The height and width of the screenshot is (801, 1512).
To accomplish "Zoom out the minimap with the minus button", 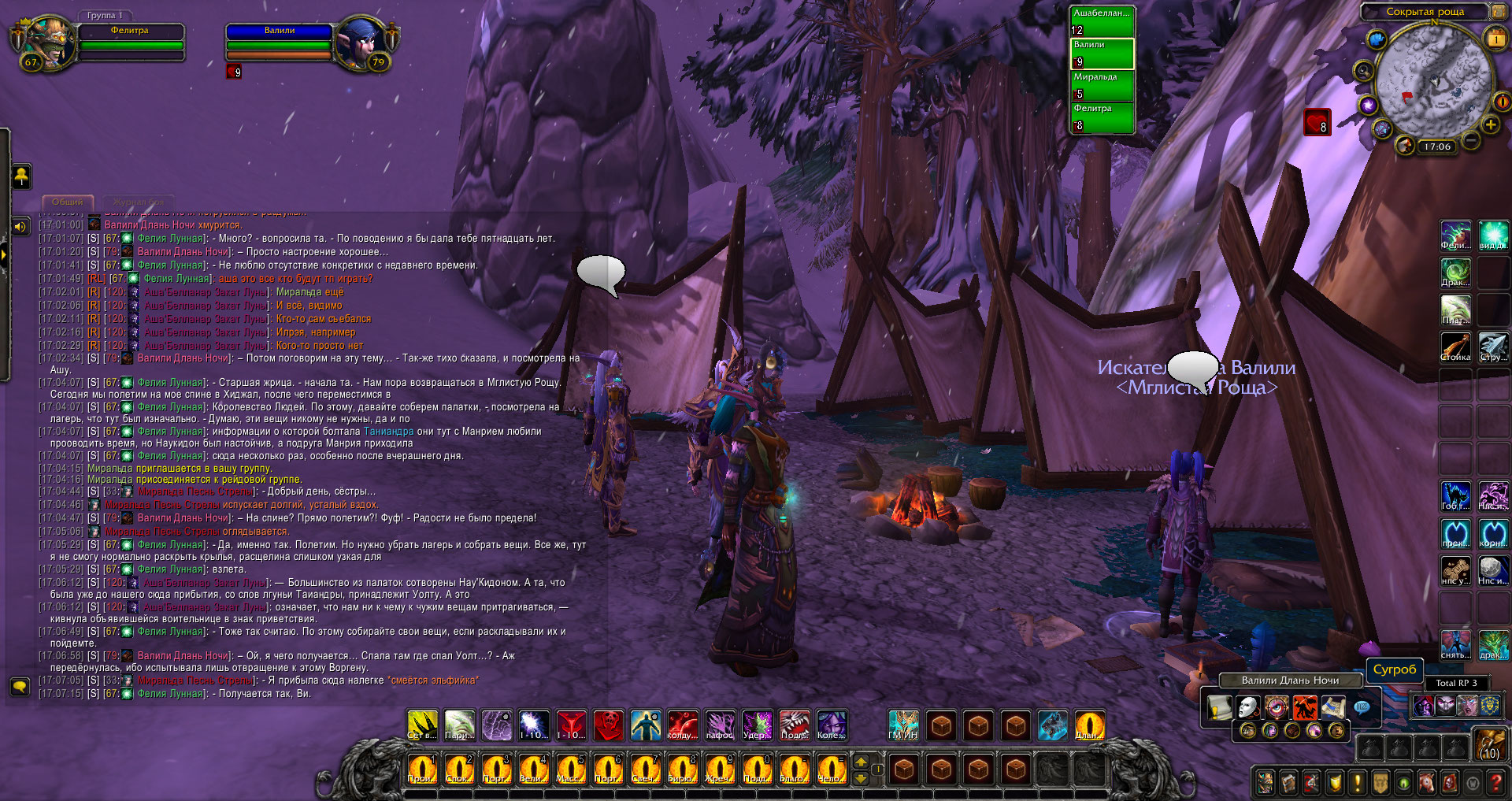I will pos(1470,140).
